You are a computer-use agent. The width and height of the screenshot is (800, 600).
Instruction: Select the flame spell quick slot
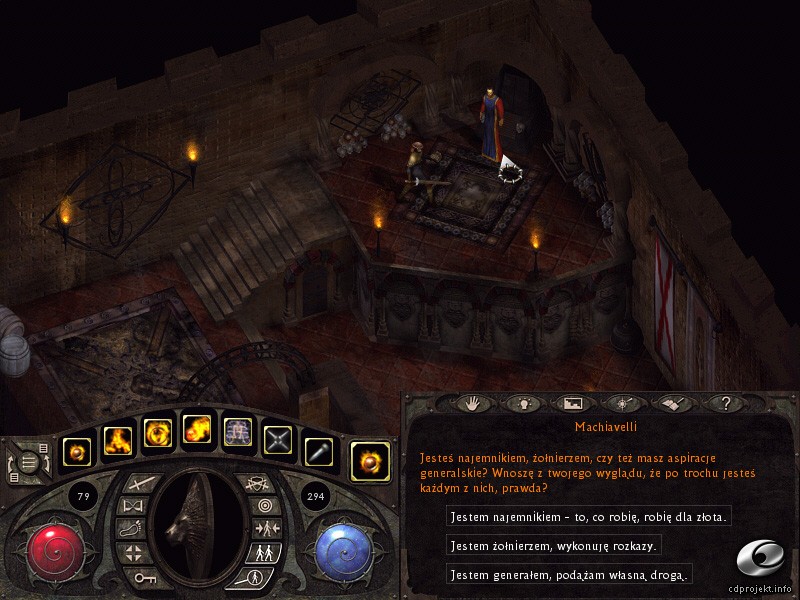[118, 438]
